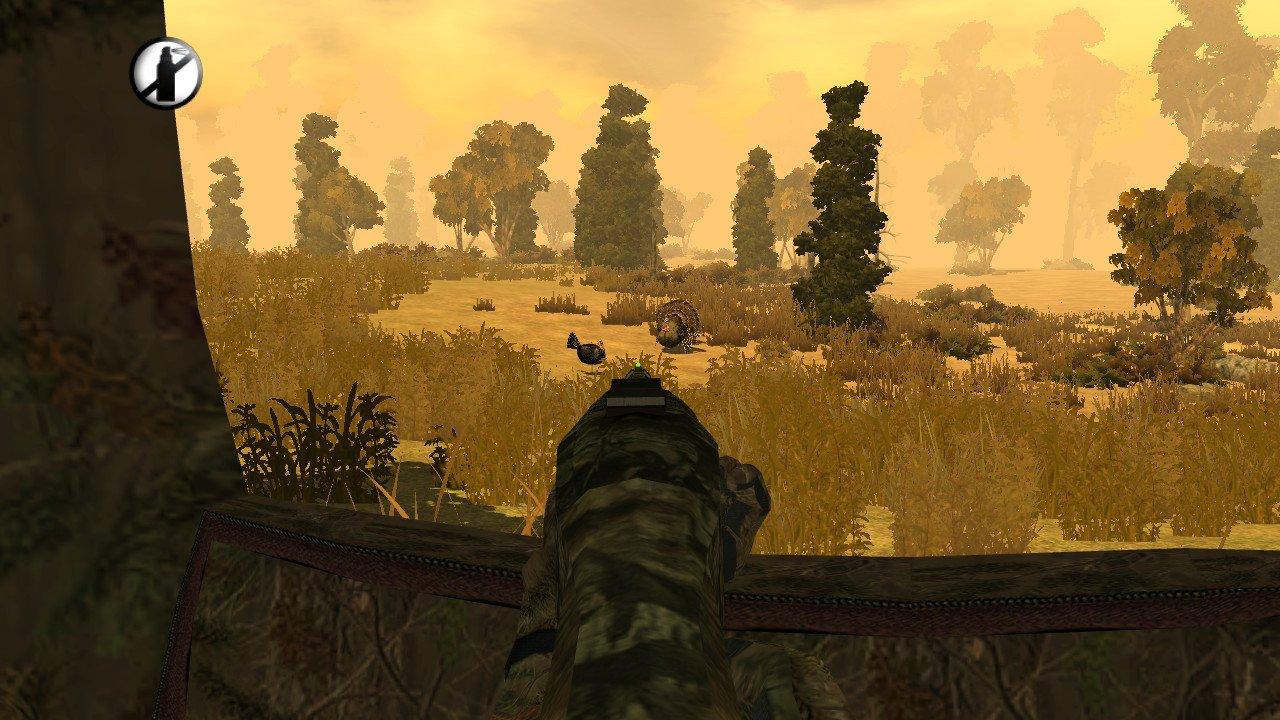
Task: Click the smaller hen turkey
Action: pos(588,350)
